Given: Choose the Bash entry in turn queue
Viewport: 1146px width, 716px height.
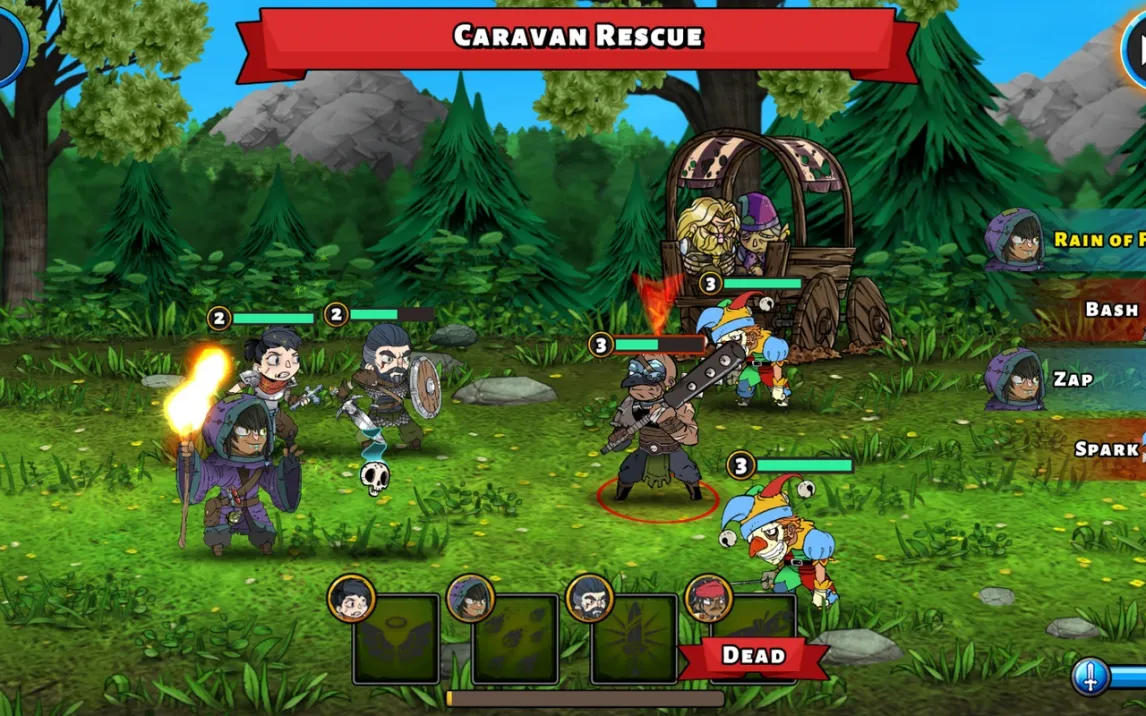Looking at the screenshot, I should [1090, 309].
